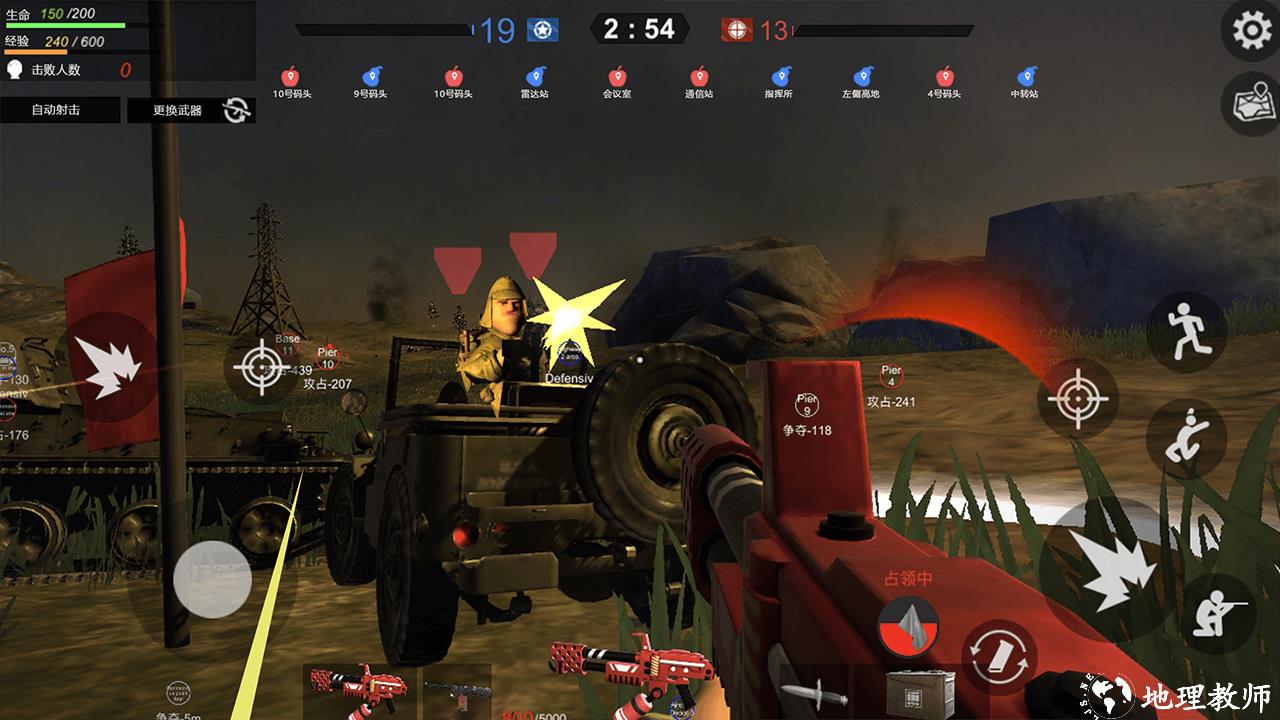The image size is (1280, 720).
Task: Select the 通信站 capture point marker
Action: click(699, 82)
